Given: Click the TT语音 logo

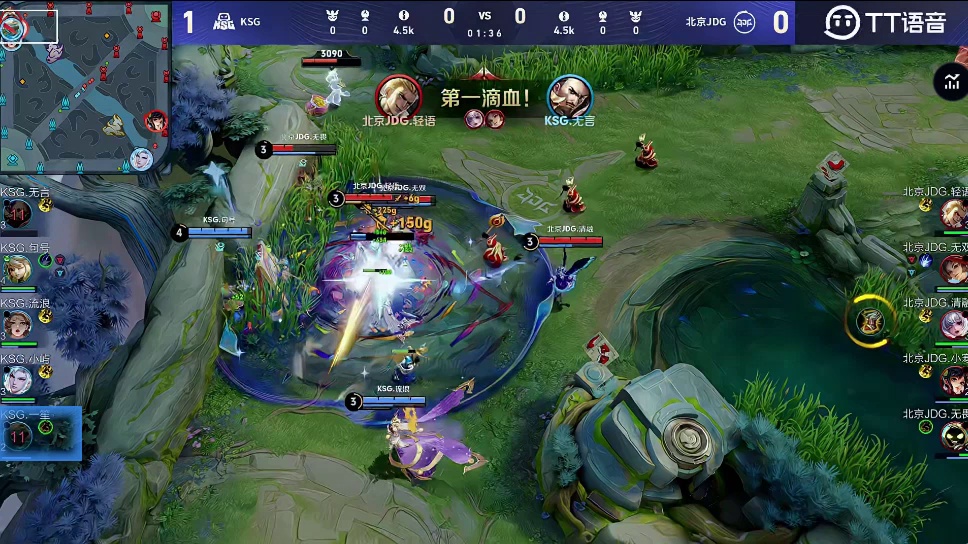Looking at the screenshot, I should point(884,22).
